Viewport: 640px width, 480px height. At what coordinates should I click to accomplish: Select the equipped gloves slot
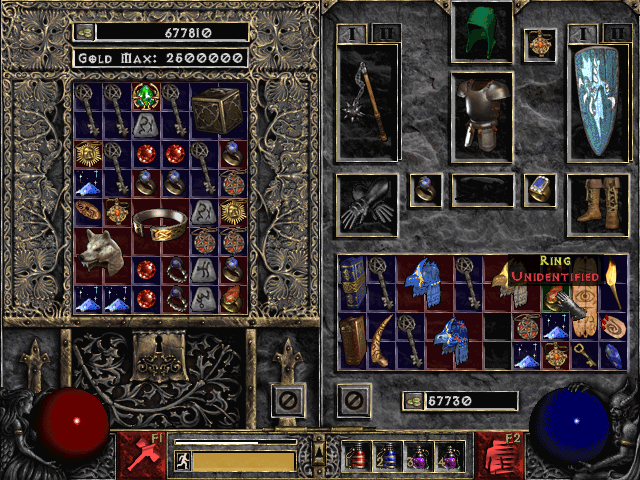coord(366,205)
